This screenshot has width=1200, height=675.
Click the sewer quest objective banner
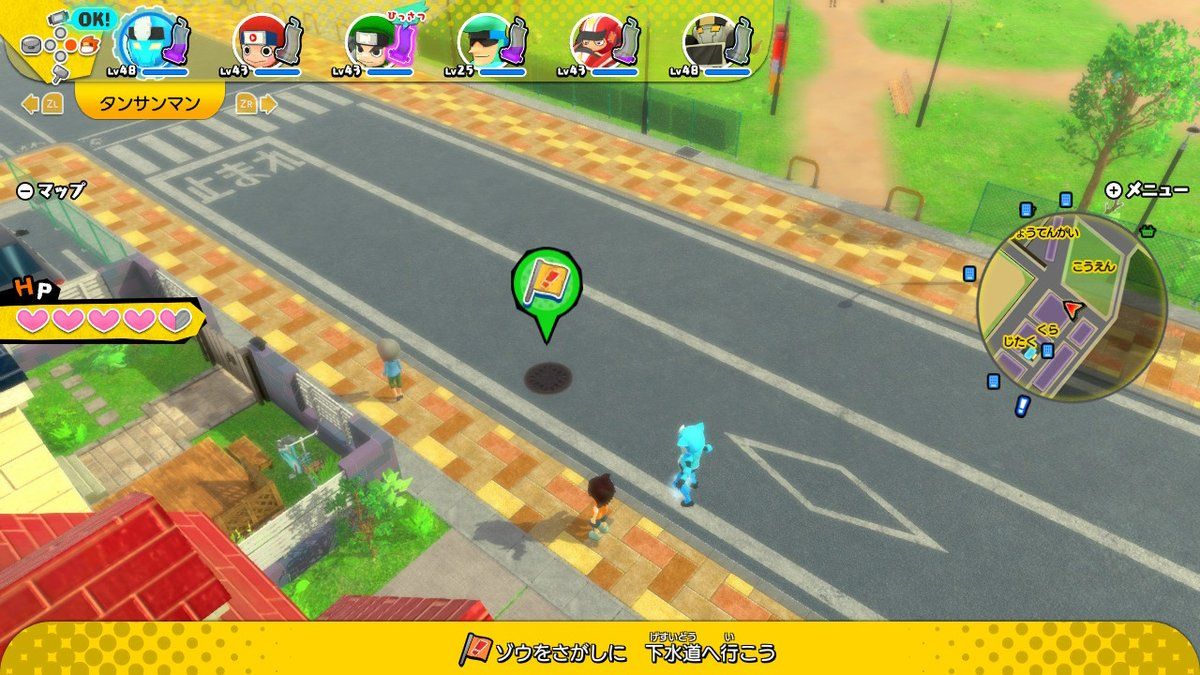[x=618, y=653]
